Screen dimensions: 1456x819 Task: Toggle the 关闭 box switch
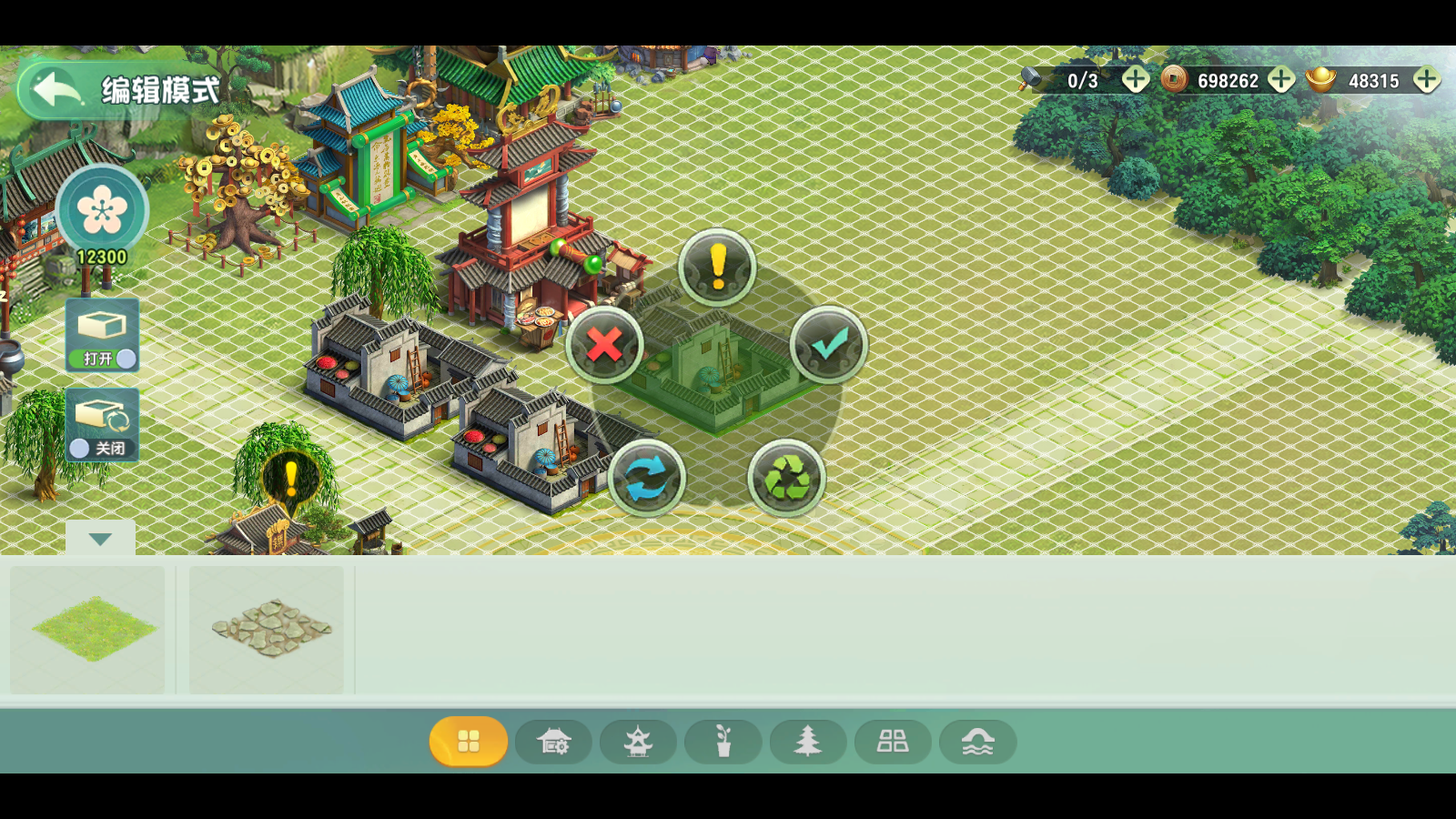(x=102, y=424)
